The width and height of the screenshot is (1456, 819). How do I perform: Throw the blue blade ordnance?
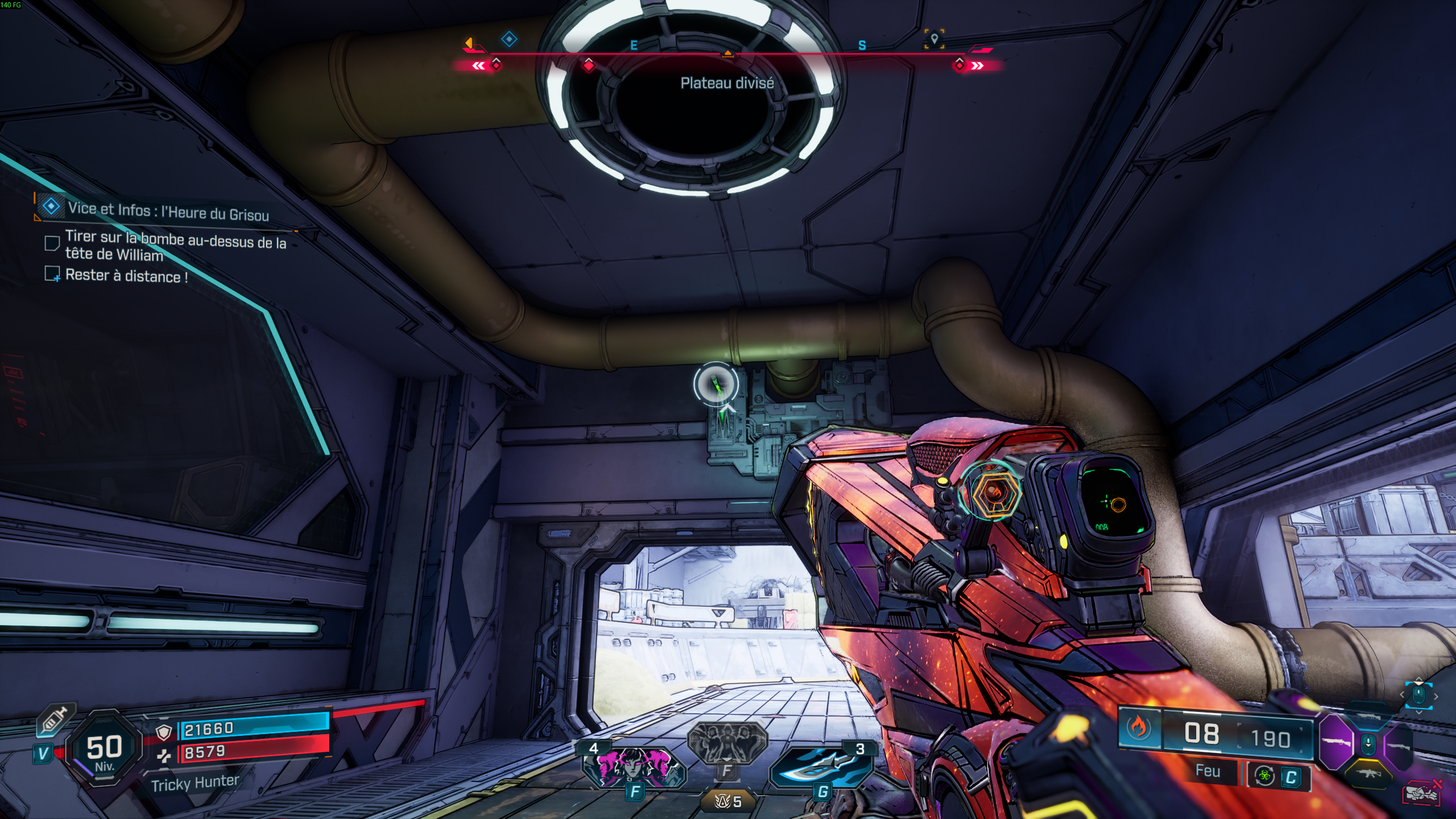coord(821,766)
